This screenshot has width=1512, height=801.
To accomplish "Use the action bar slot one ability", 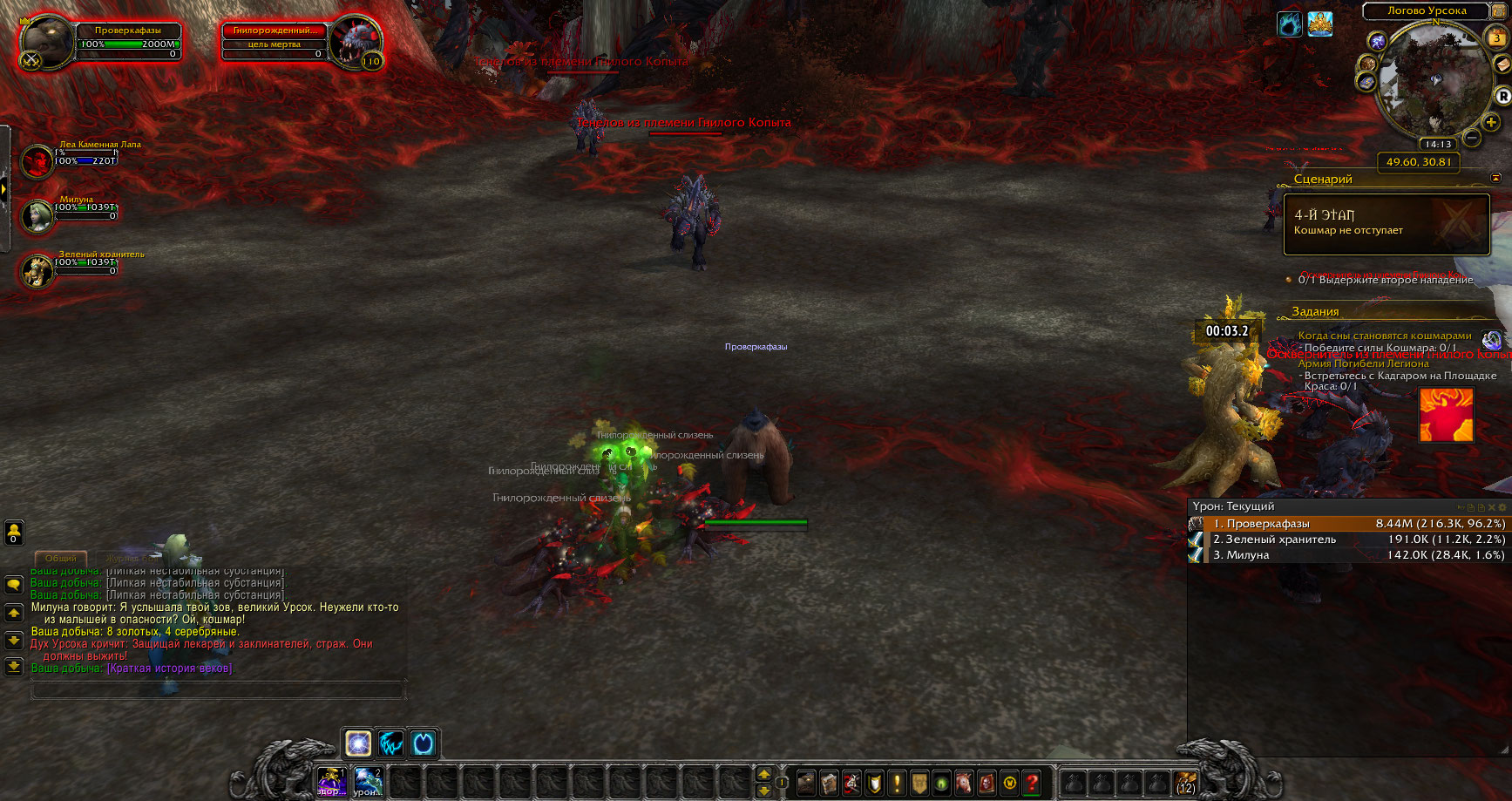I will 331,782.
